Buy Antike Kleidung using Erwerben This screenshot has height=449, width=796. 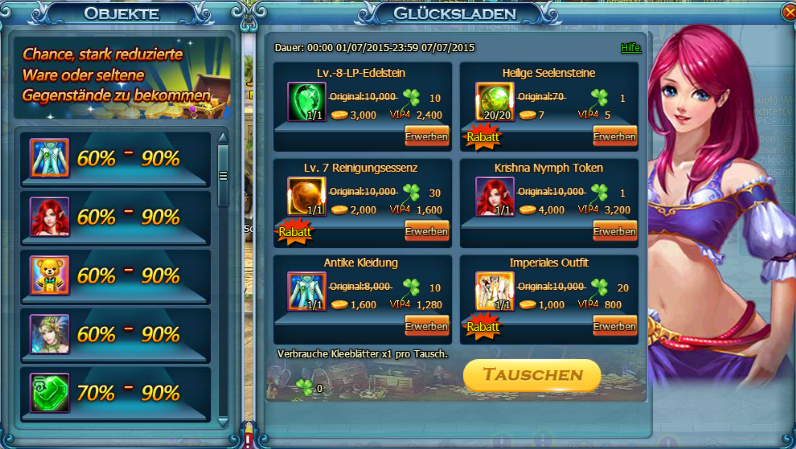426,326
